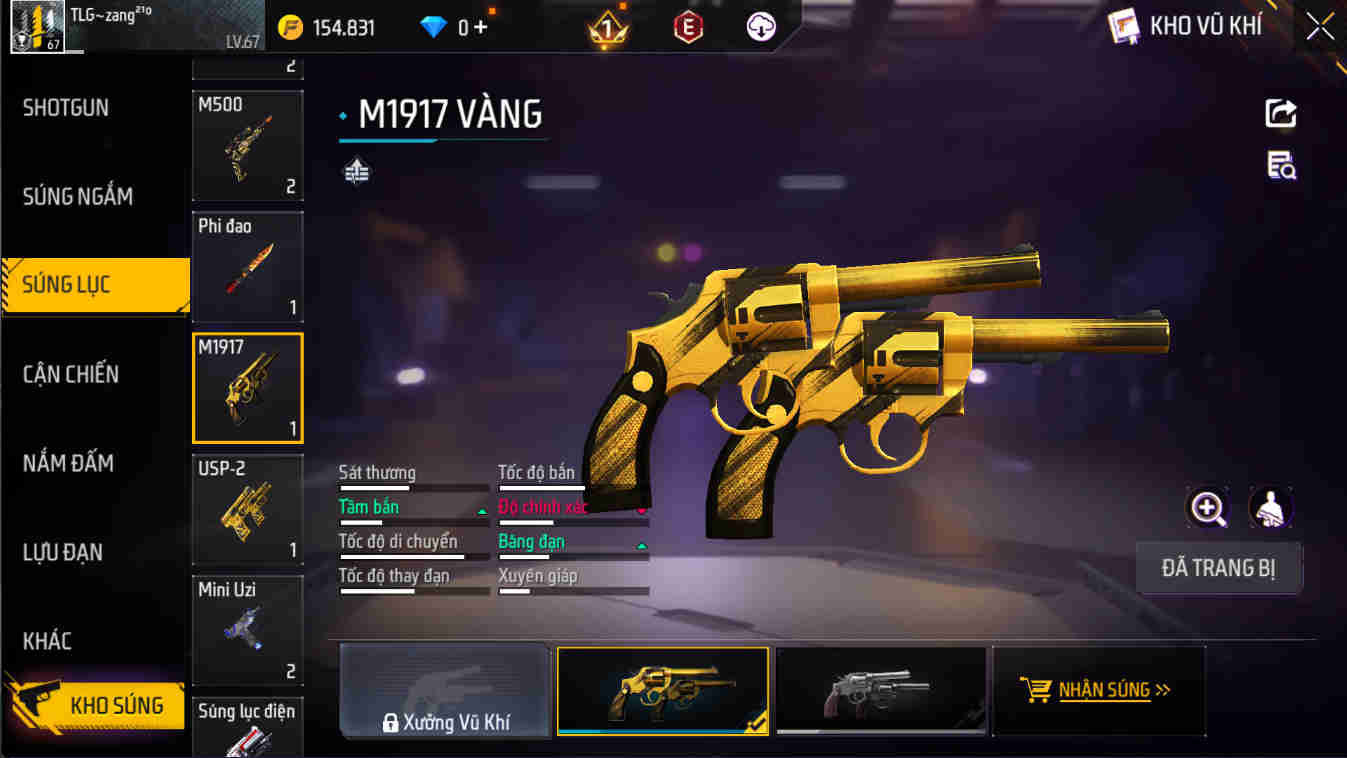Share the weapon with the share icon

[1281, 113]
